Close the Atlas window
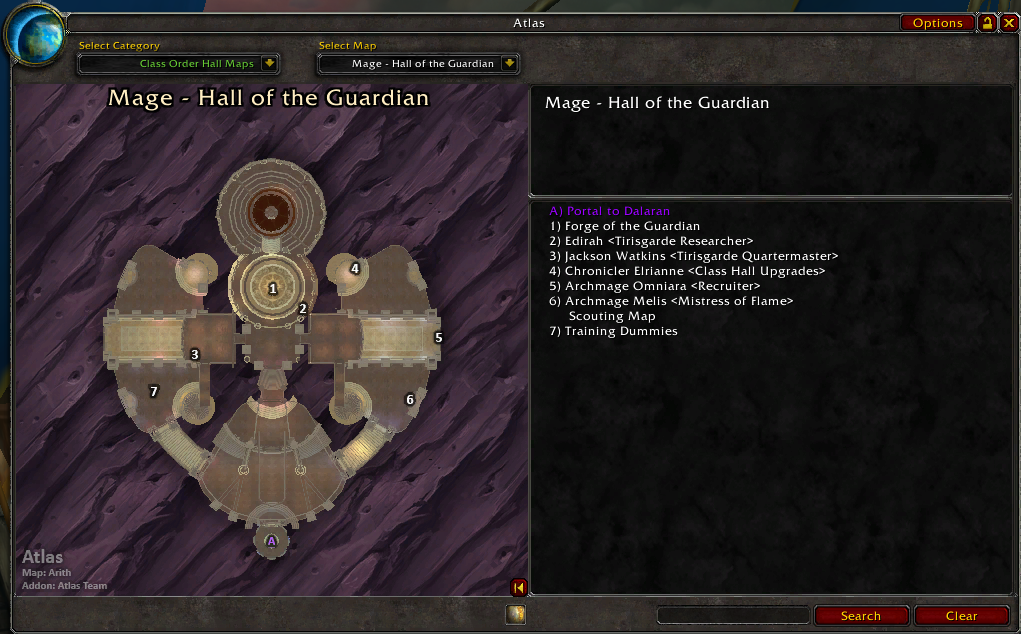Image resolution: width=1021 pixels, height=634 pixels. pos(1008,23)
